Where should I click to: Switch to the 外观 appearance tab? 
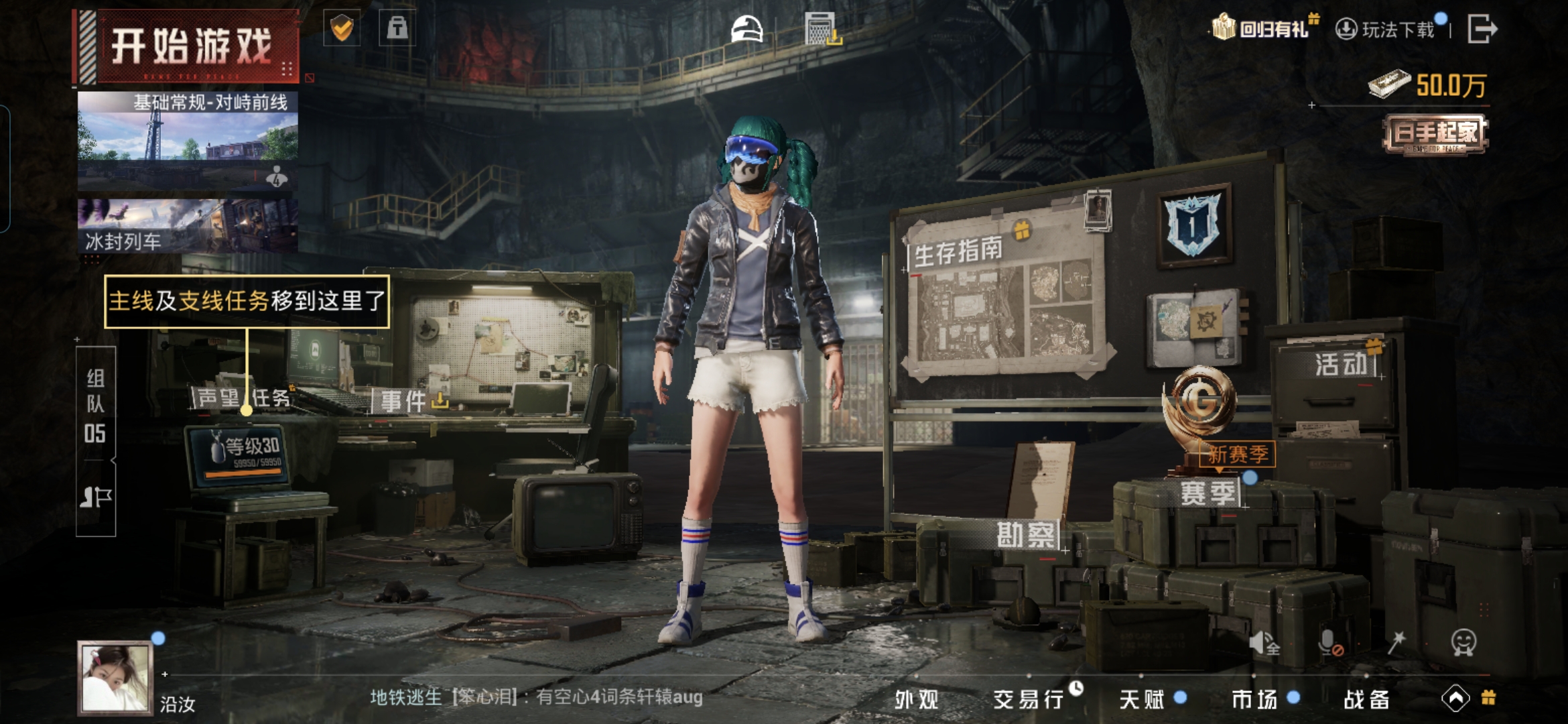point(917,699)
